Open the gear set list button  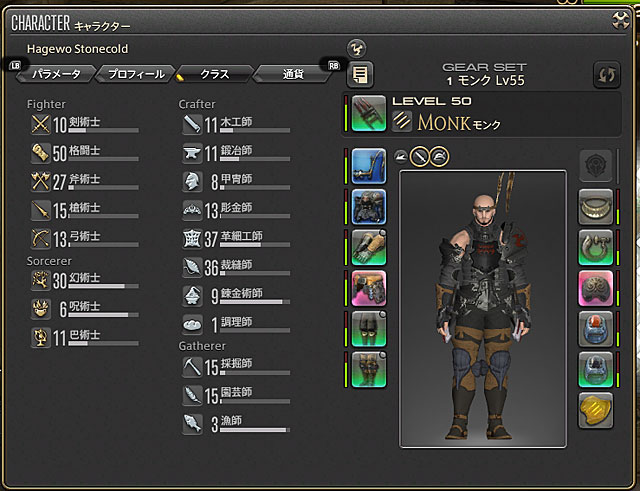tap(360, 74)
